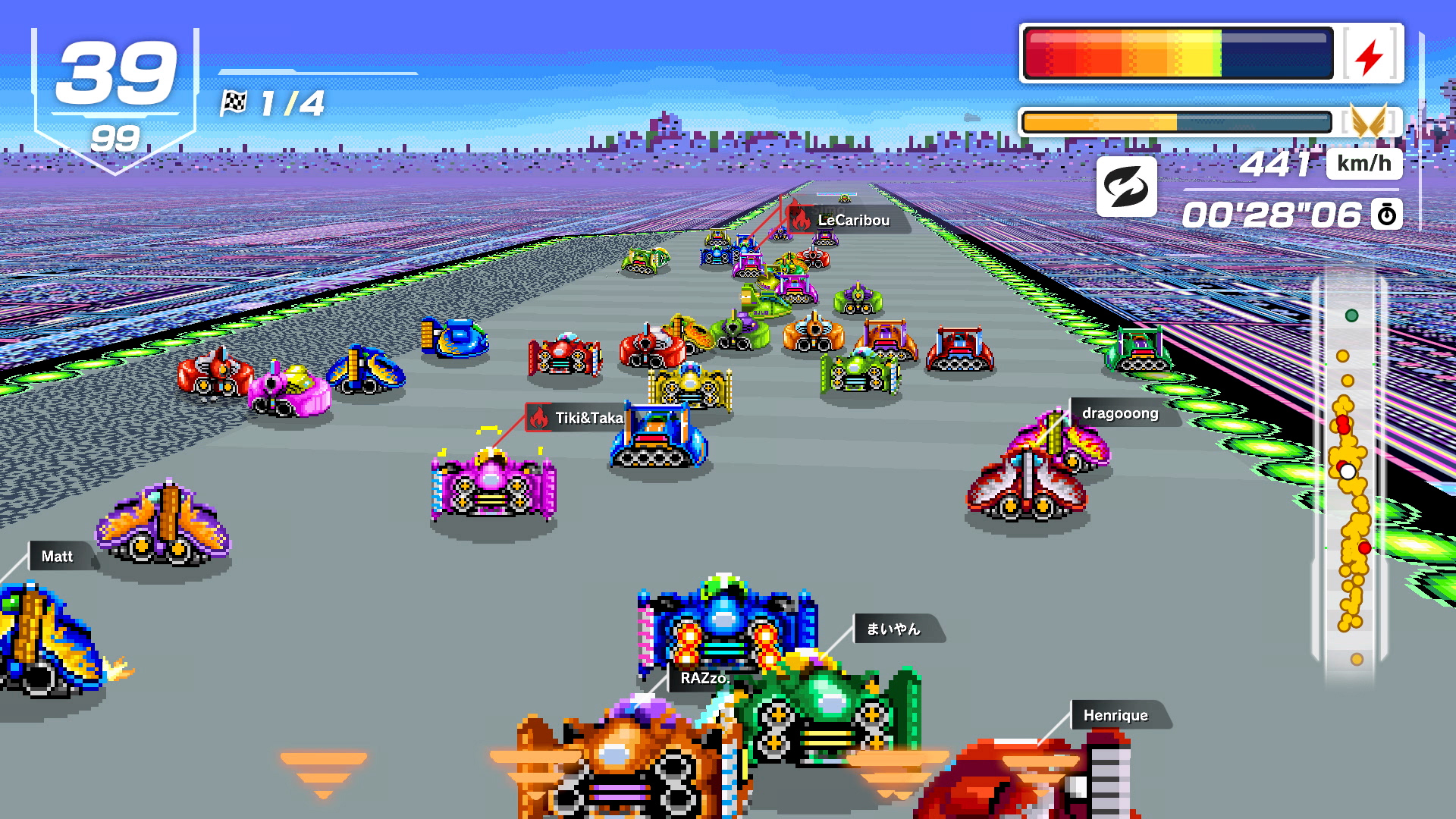Viewport: 1456px width, 819px height.
Task: Click the power energy bar
Action: [1178, 53]
